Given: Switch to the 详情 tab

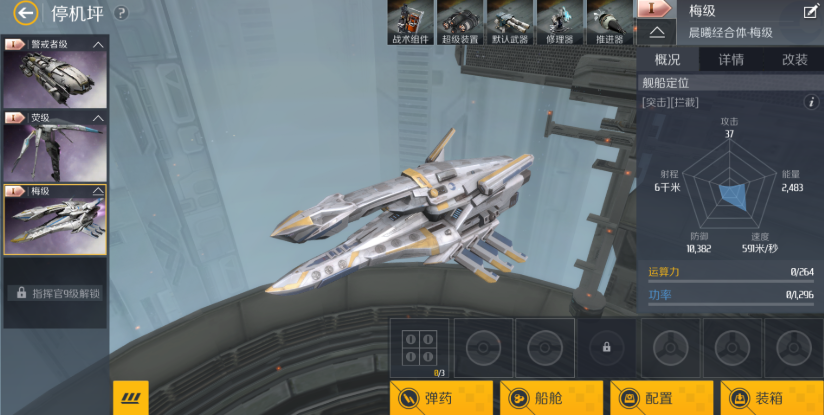Looking at the screenshot, I should (731, 59).
